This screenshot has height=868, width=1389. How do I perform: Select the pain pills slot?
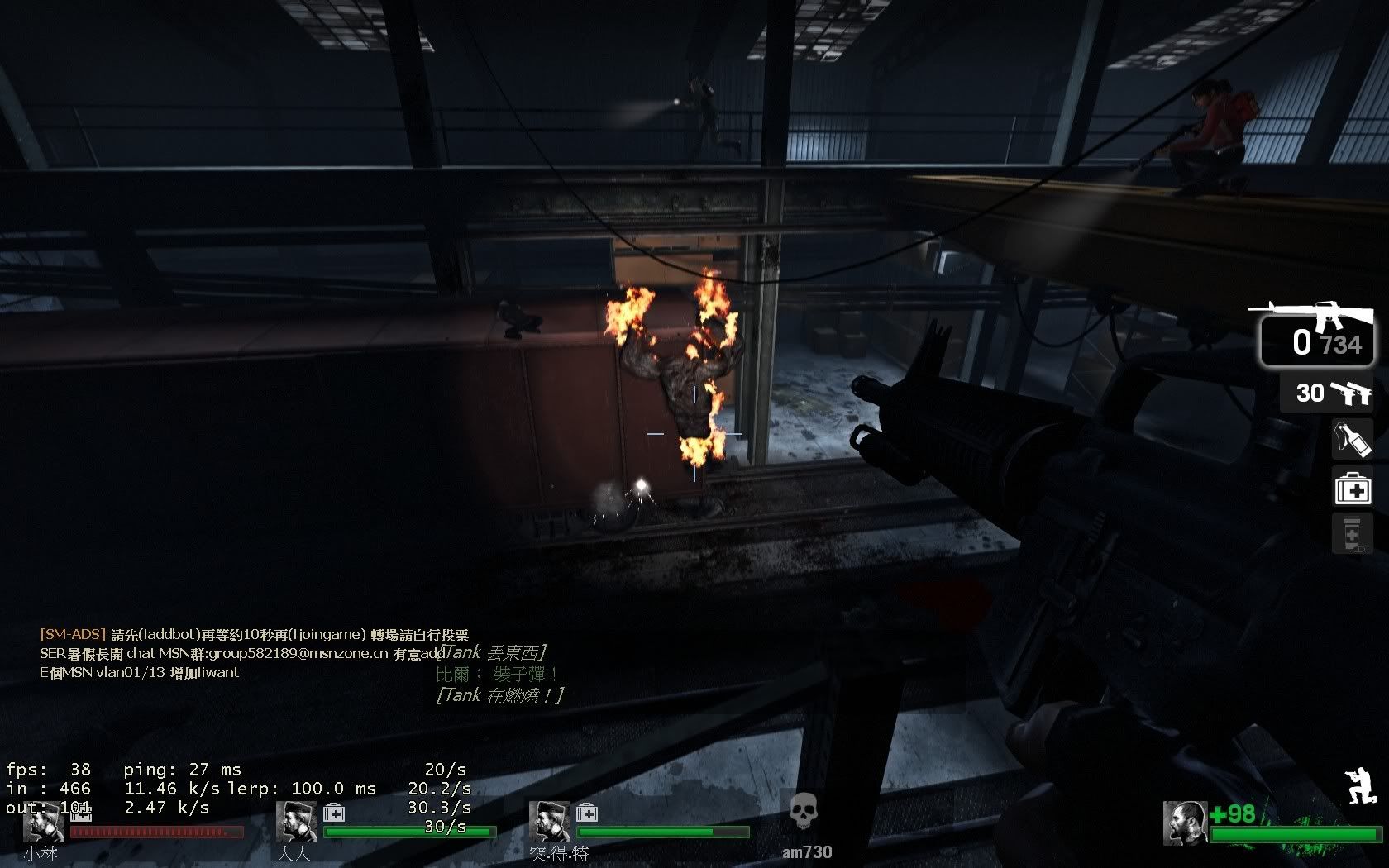click(x=1352, y=533)
